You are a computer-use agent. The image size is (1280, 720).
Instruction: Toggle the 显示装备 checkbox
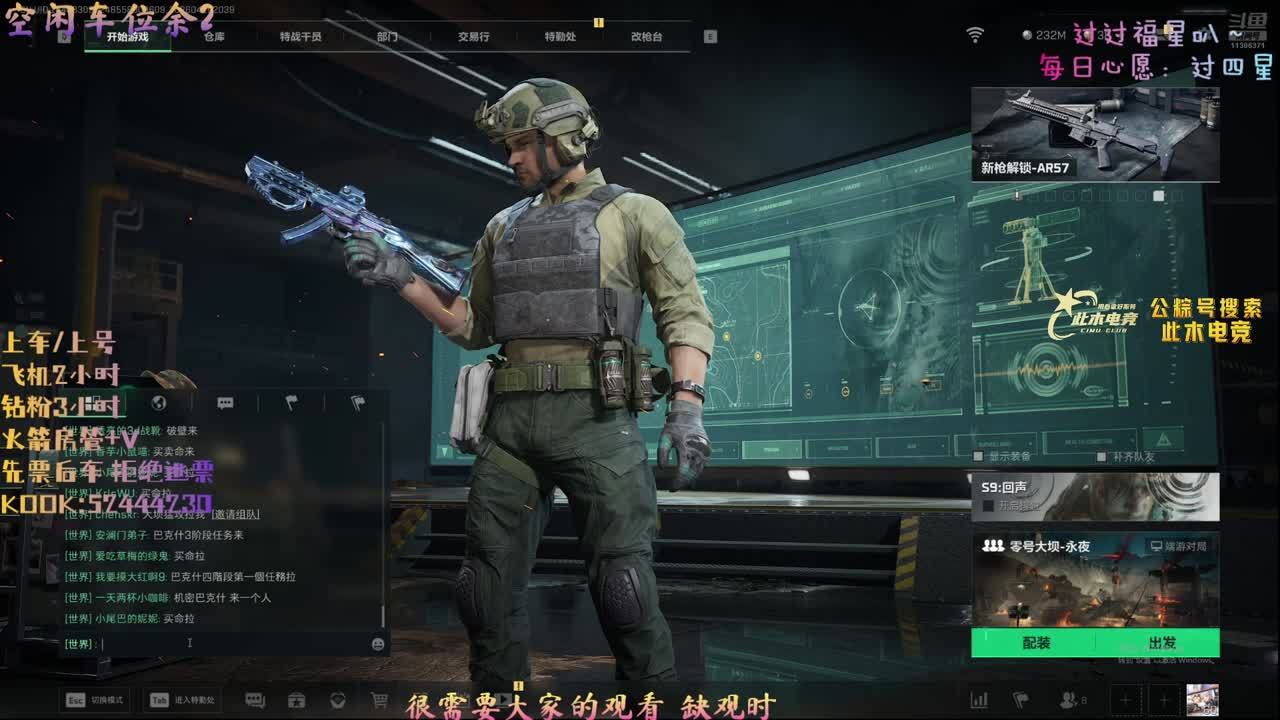(x=981, y=456)
